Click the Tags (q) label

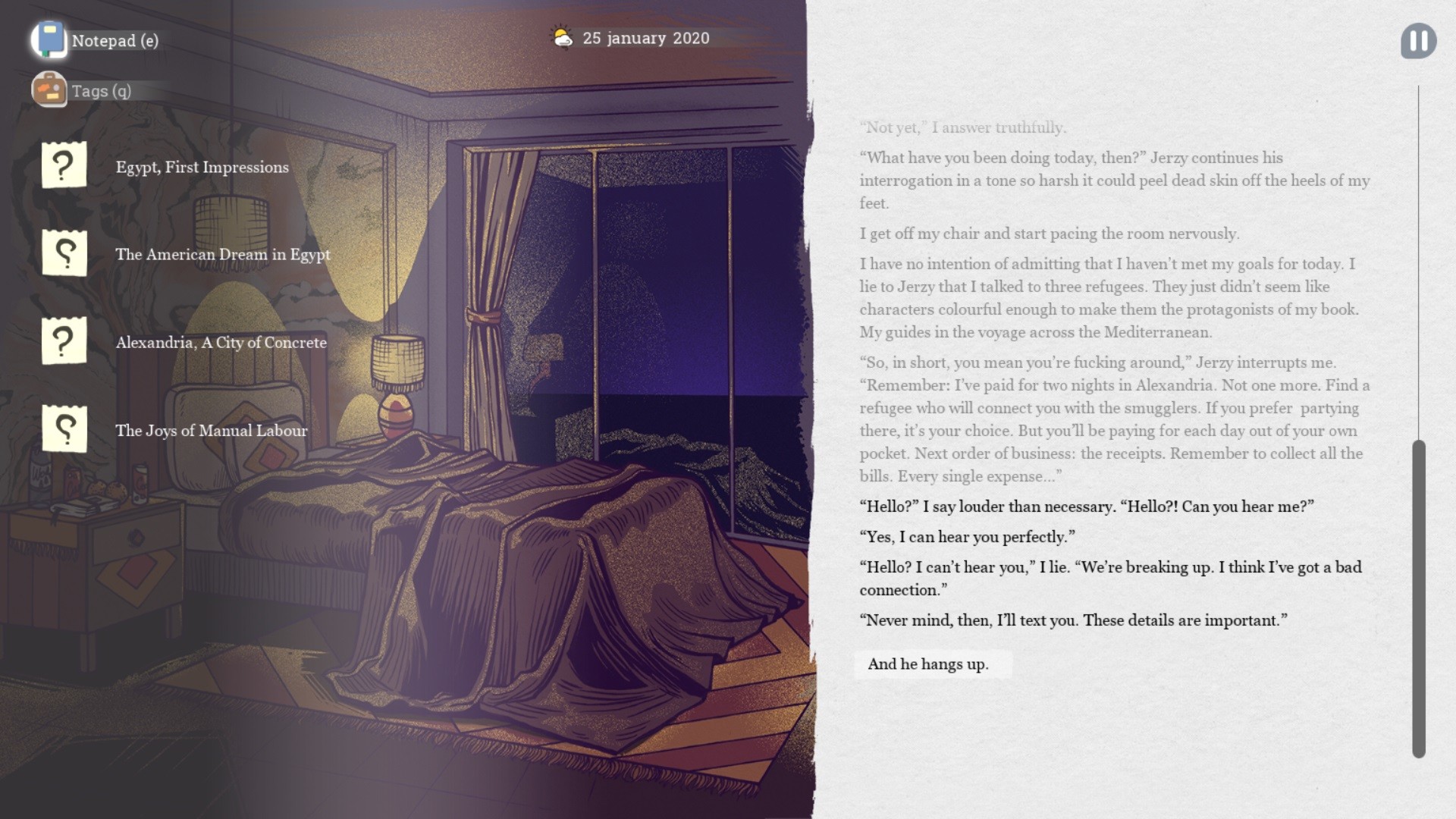point(101,90)
